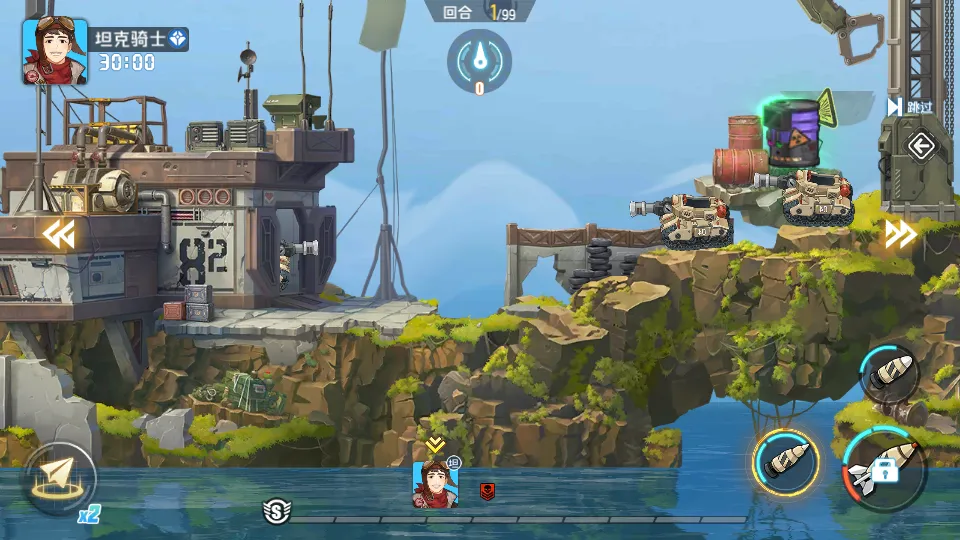Select the gold-ringed shell weapon
The image size is (960, 540).
pyautogui.click(x=785, y=463)
